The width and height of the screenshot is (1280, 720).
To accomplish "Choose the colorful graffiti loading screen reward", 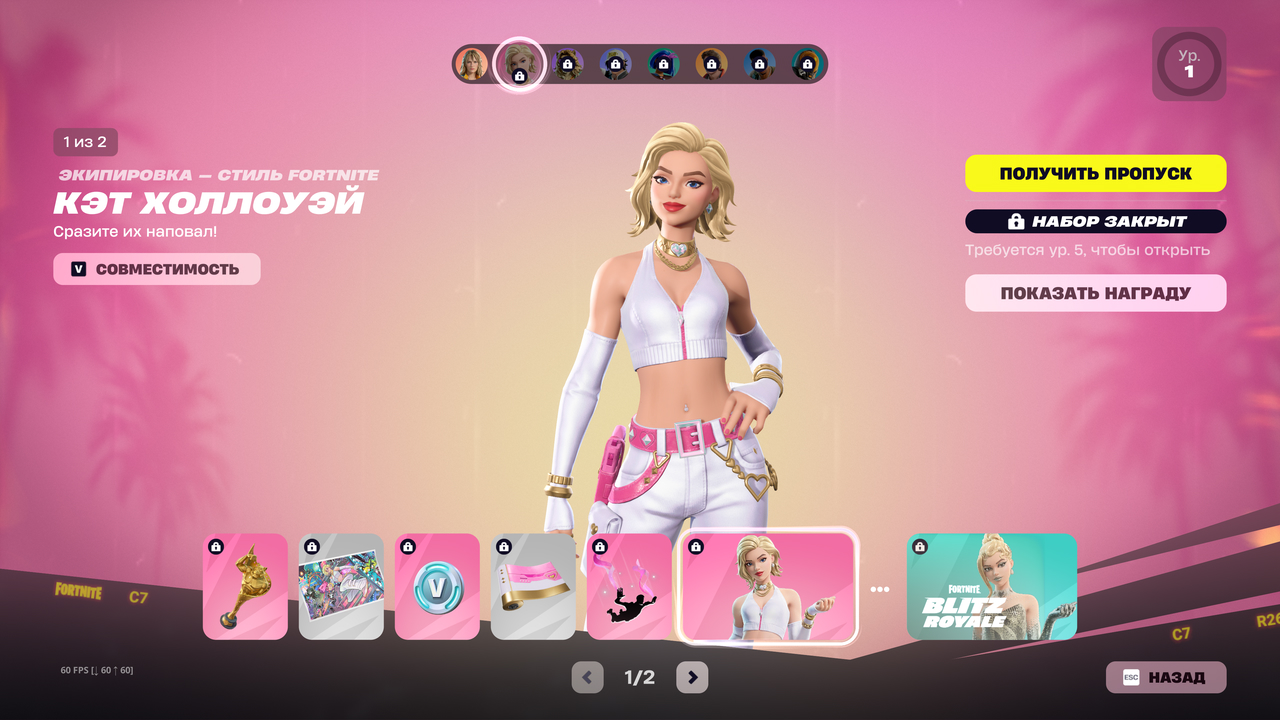I will pyautogui.click(x=341, y=587).
